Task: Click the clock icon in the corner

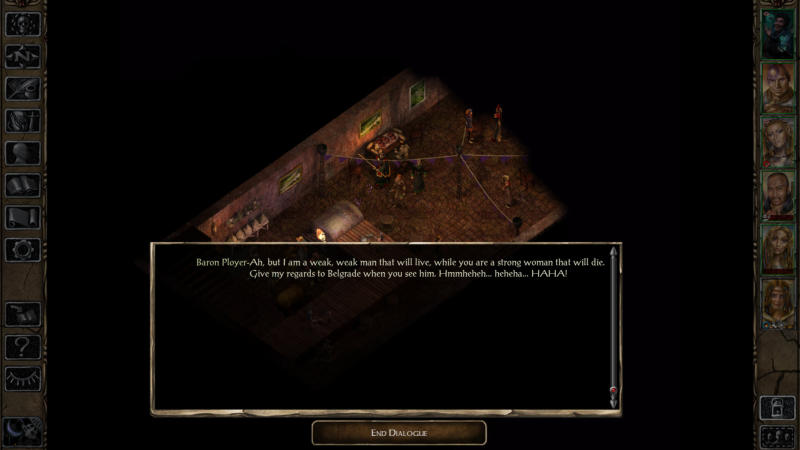Action: click(20, 430)
